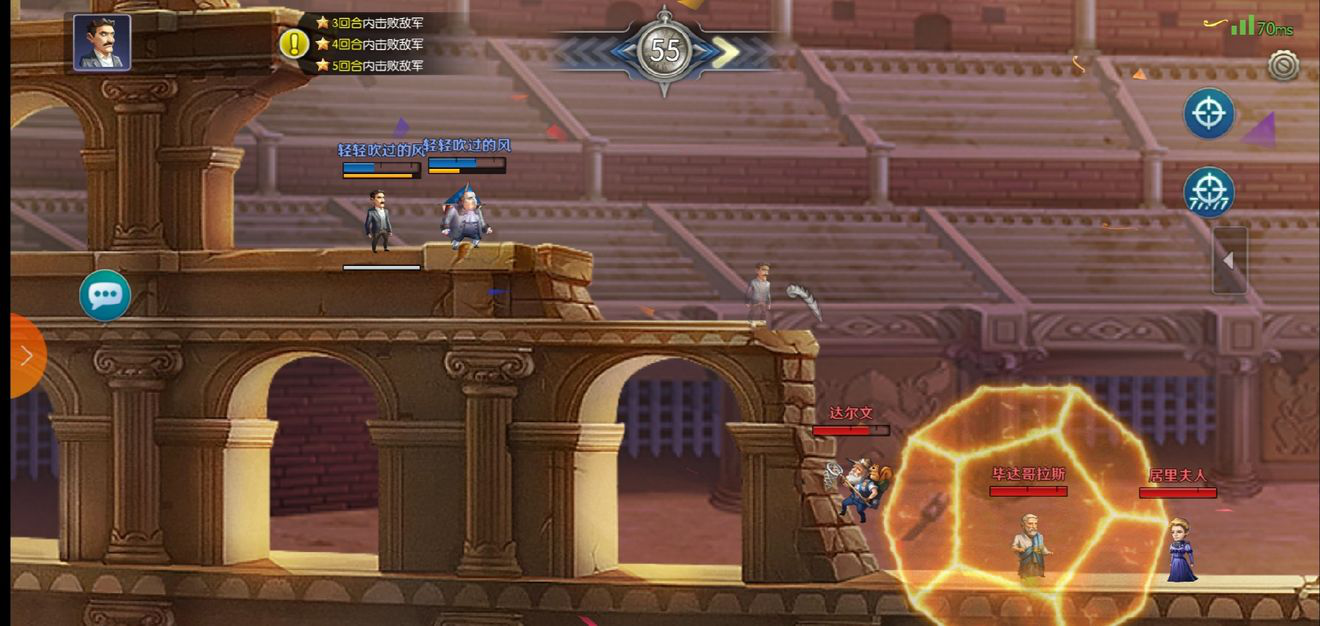
Task: Open the settings gear icon
Action: click(x=1283, y=65)
